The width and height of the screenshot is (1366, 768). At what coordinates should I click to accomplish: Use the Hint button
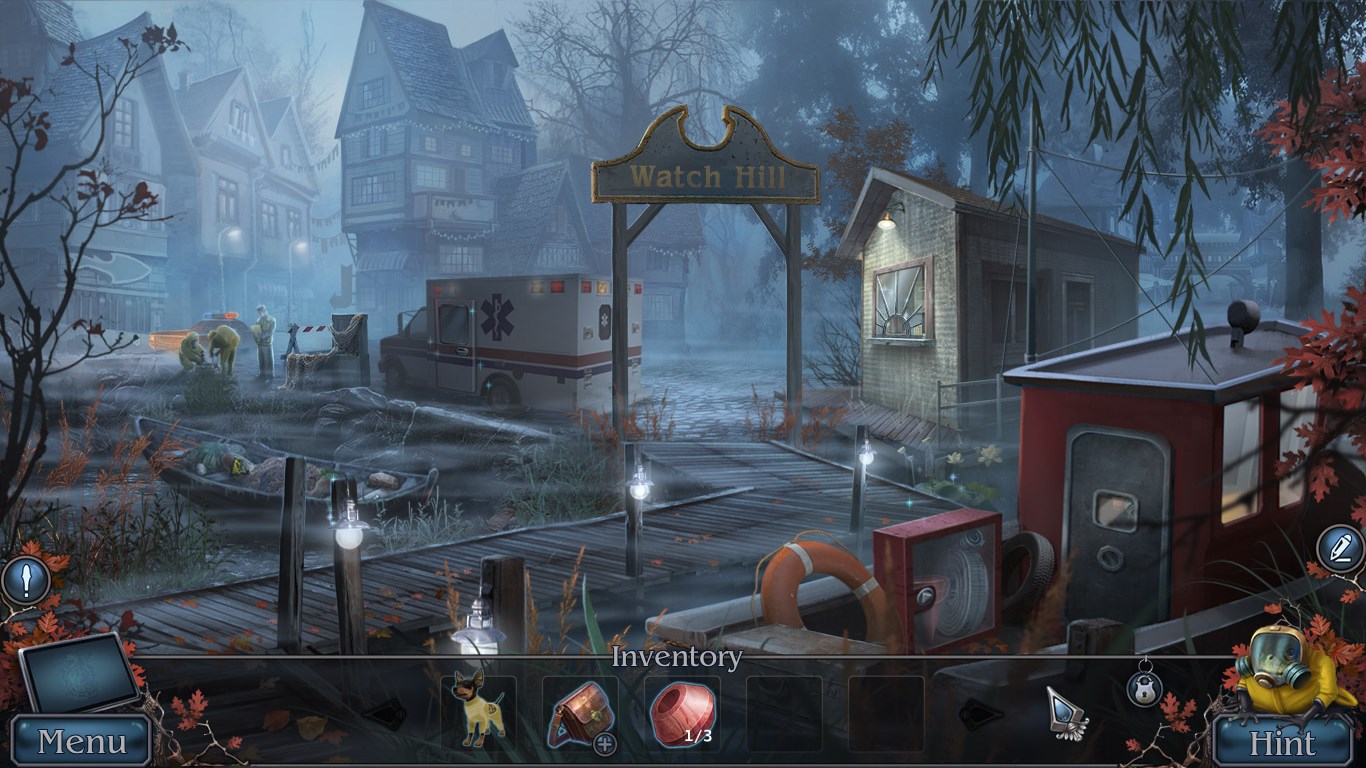(1282, 744)
